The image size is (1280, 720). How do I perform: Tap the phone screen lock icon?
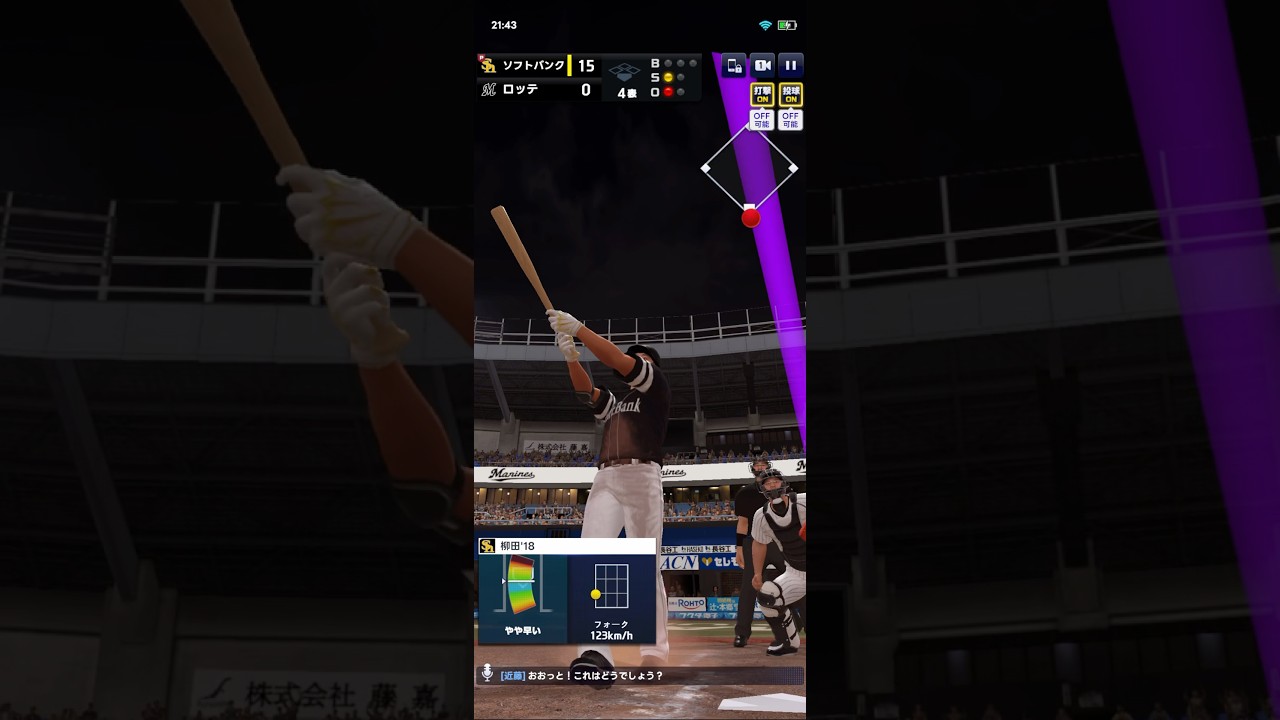(734, 66)
